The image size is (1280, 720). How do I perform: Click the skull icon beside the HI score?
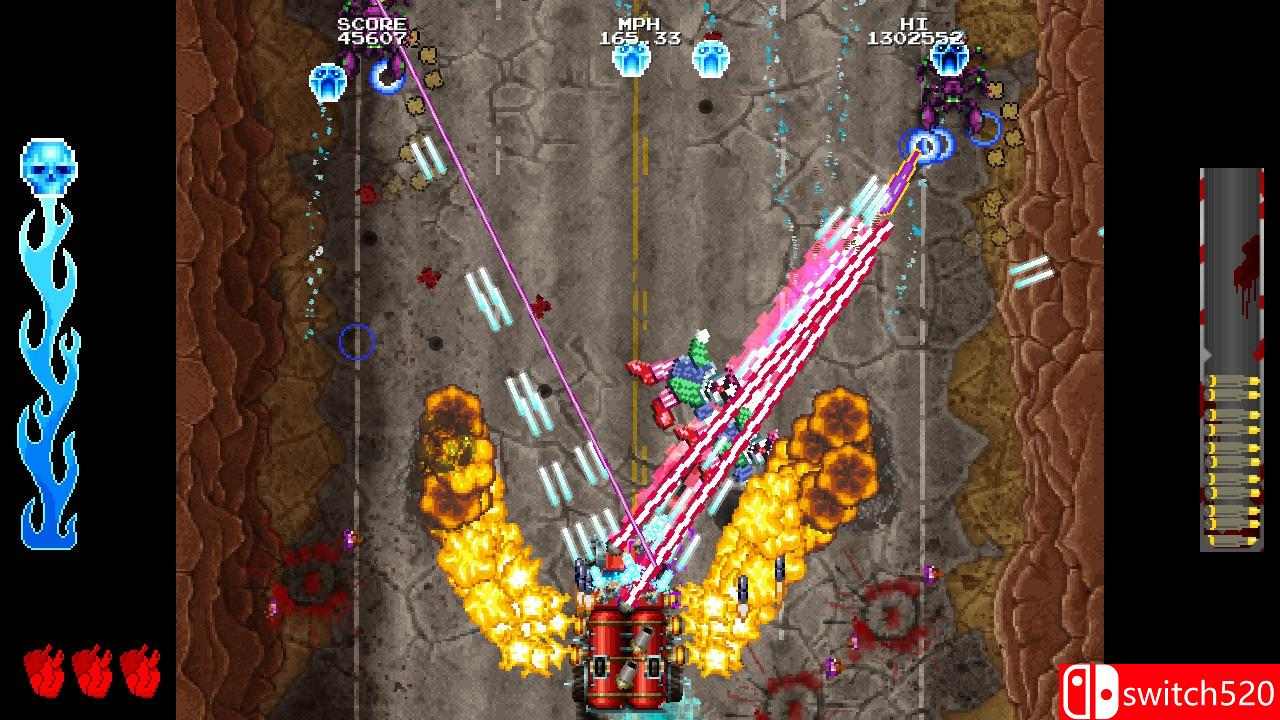click(946, 60)
